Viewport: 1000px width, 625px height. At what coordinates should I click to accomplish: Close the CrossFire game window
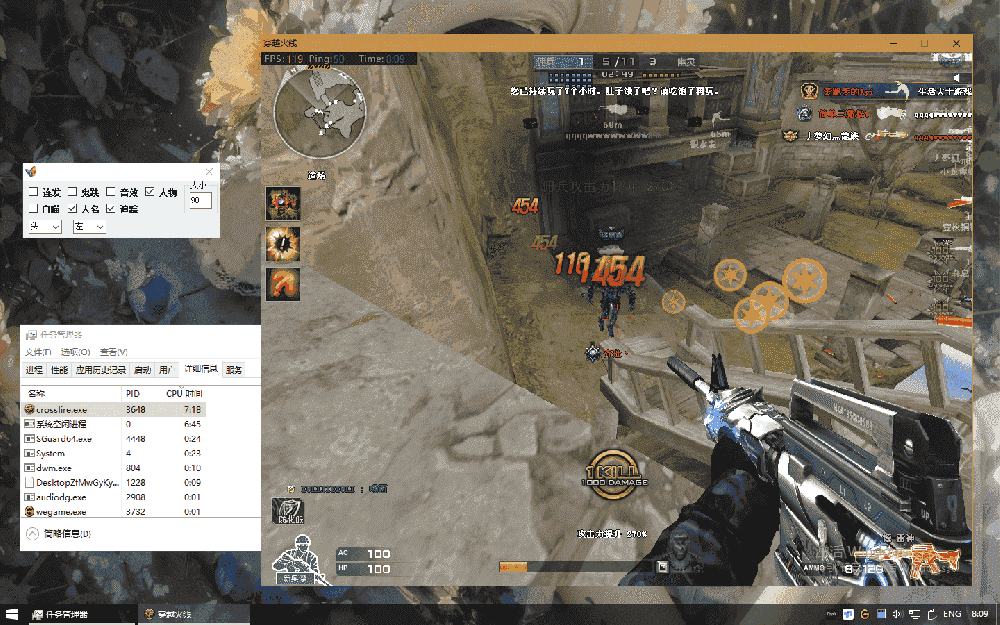[958, 43]
